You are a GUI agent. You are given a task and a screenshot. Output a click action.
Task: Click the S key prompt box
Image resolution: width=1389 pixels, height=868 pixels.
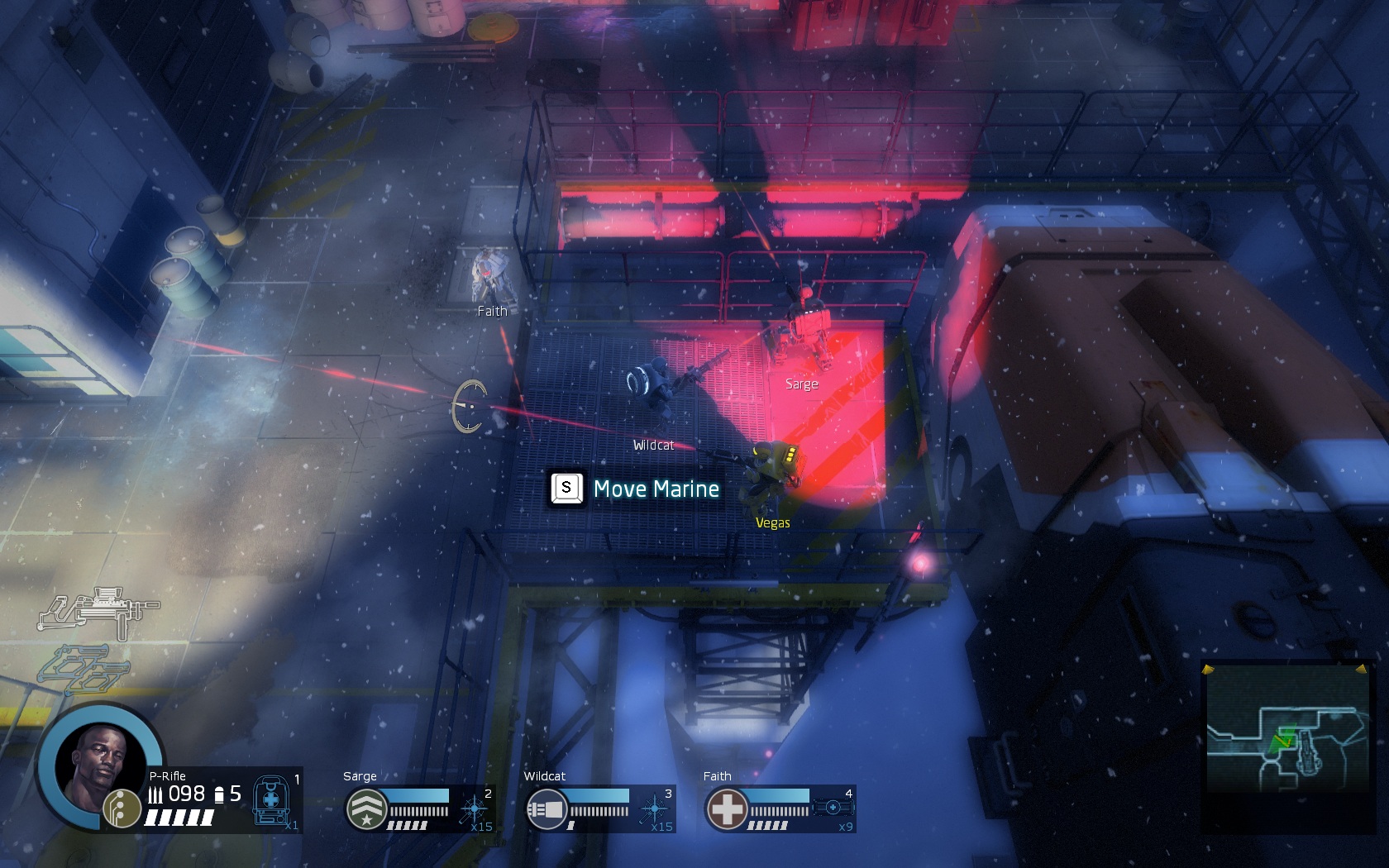(x=567, y=489)
